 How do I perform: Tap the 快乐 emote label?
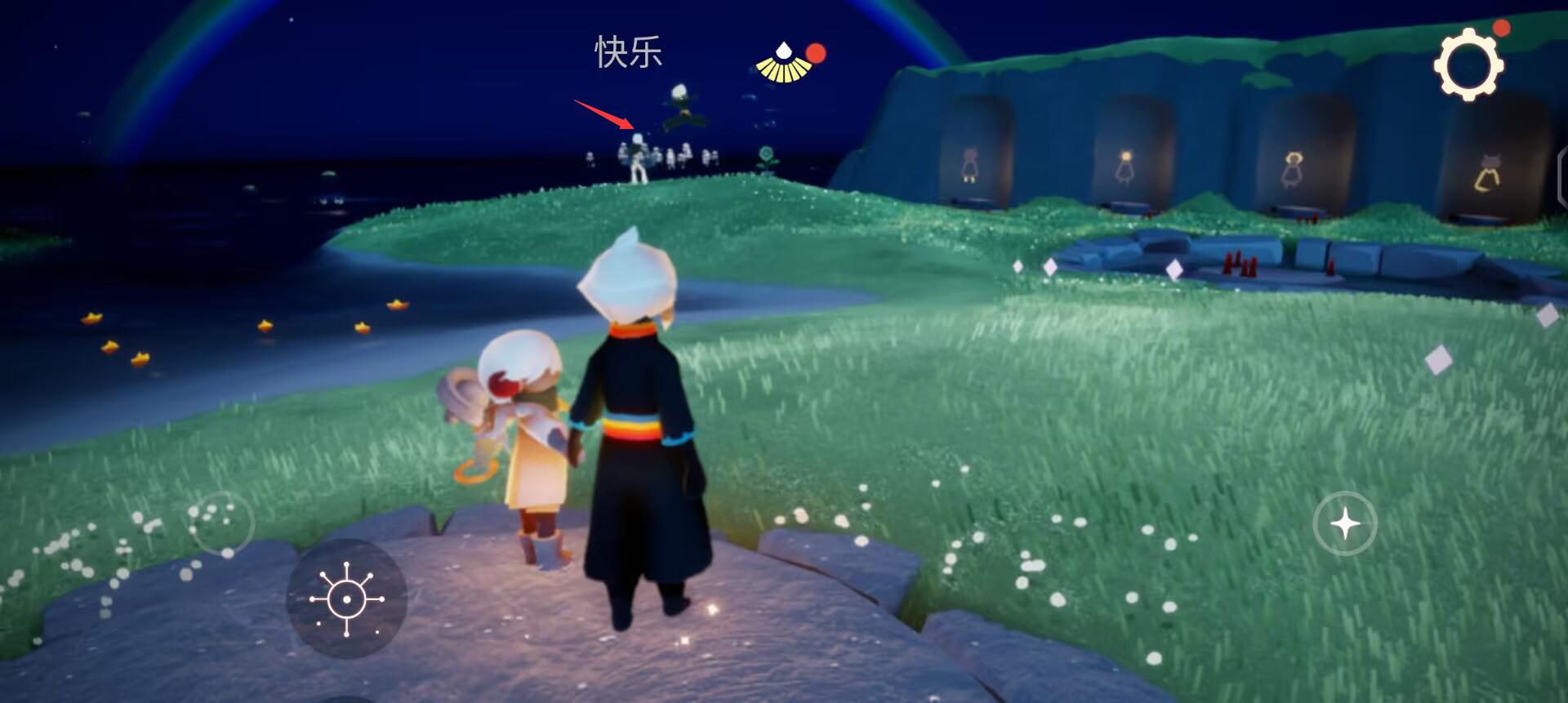(627, 51)
